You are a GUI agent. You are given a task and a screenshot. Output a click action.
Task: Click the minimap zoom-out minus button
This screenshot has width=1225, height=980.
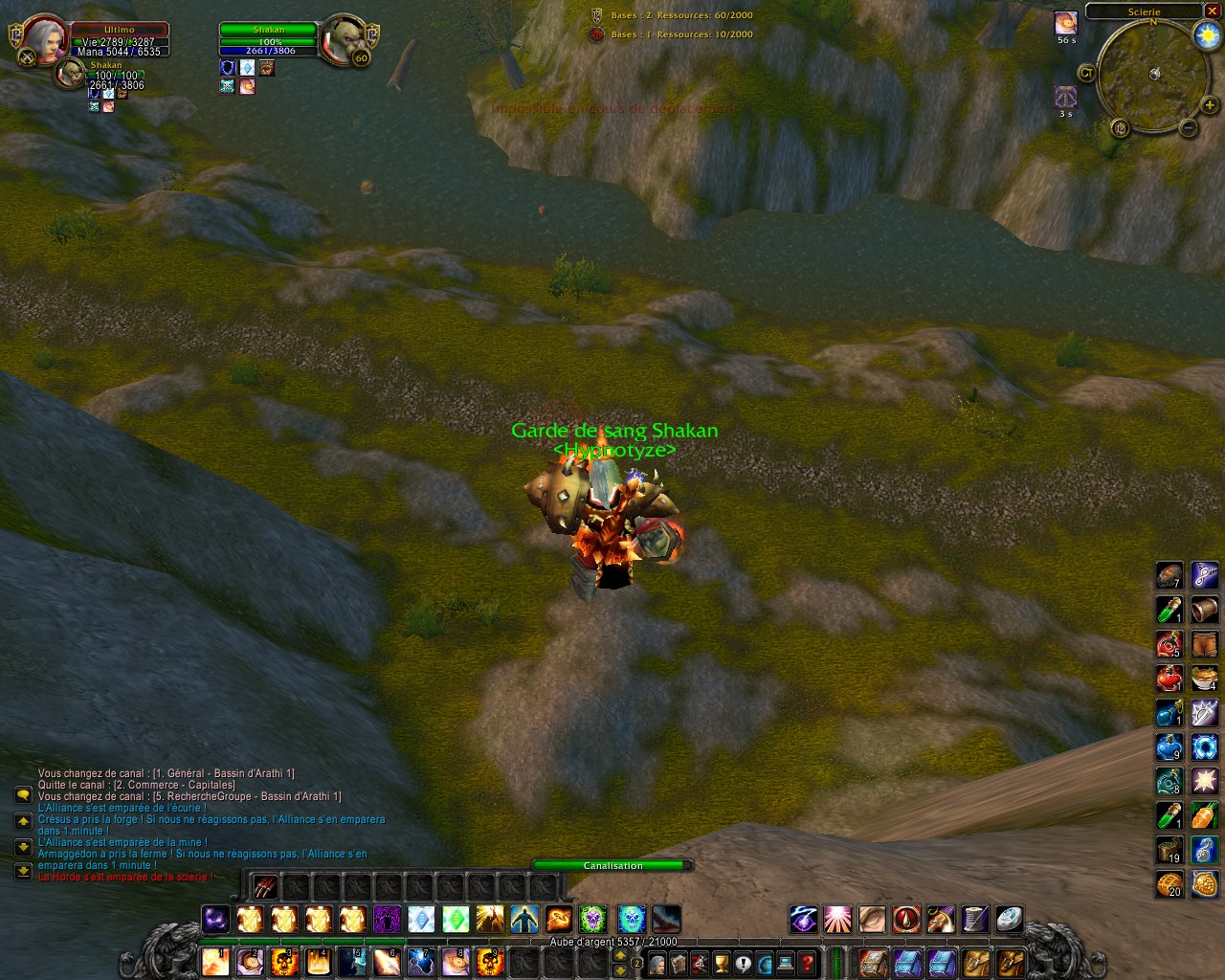pos(1188,127)
